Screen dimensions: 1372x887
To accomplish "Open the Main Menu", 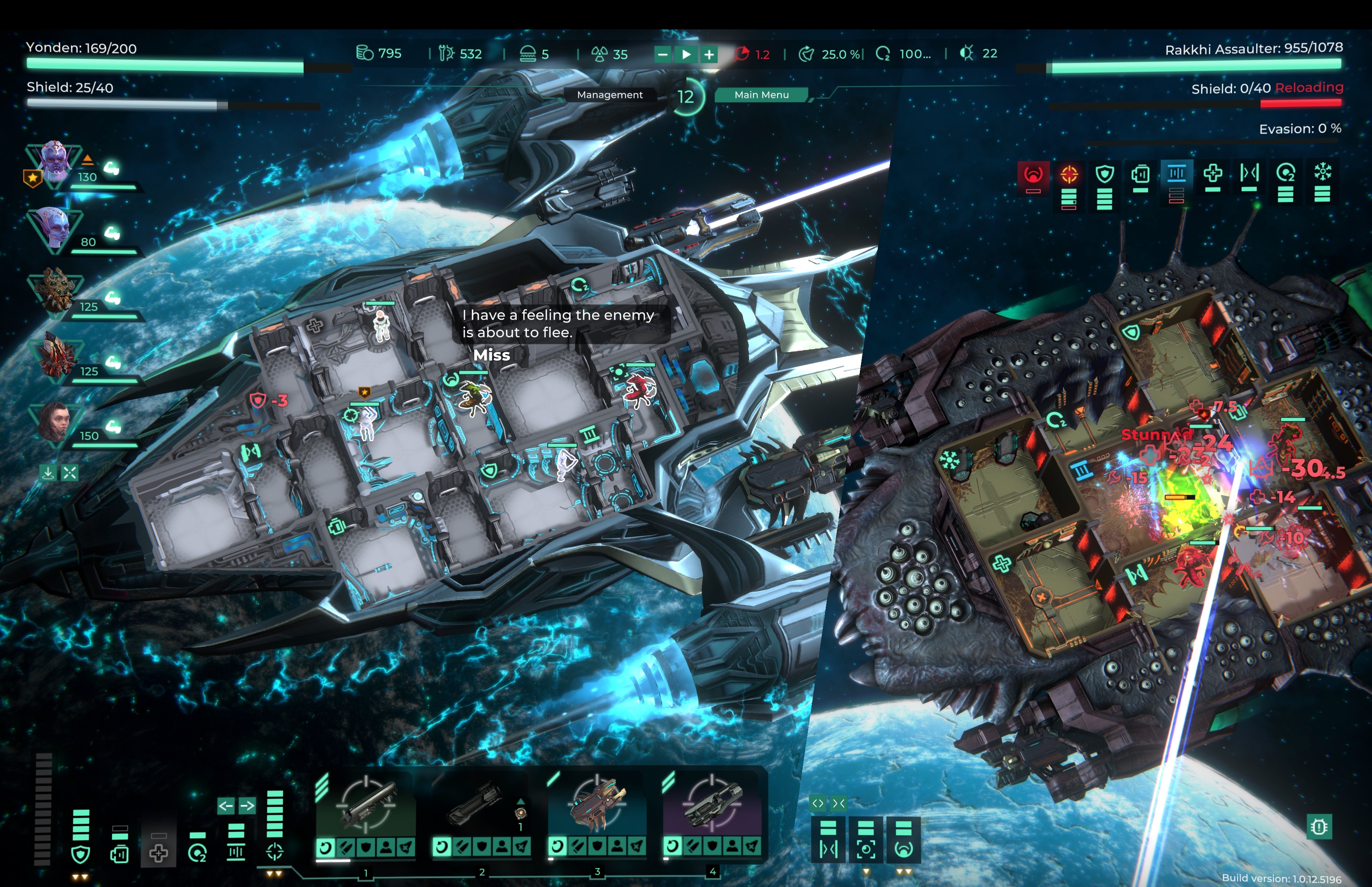I will coord(761,94).
